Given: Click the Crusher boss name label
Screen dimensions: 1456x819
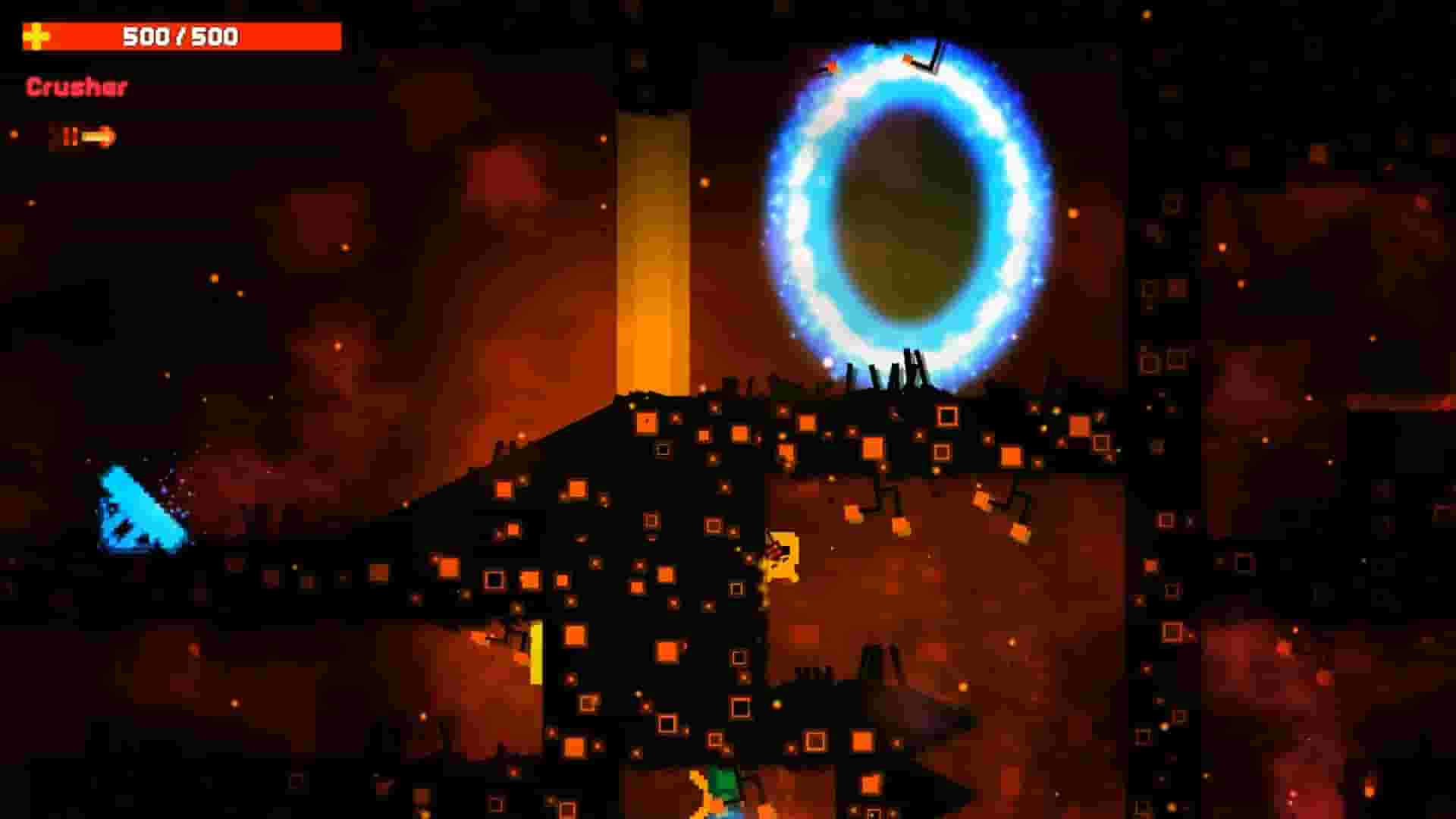Looking at the screenshot, I should (x=76, y=87).
